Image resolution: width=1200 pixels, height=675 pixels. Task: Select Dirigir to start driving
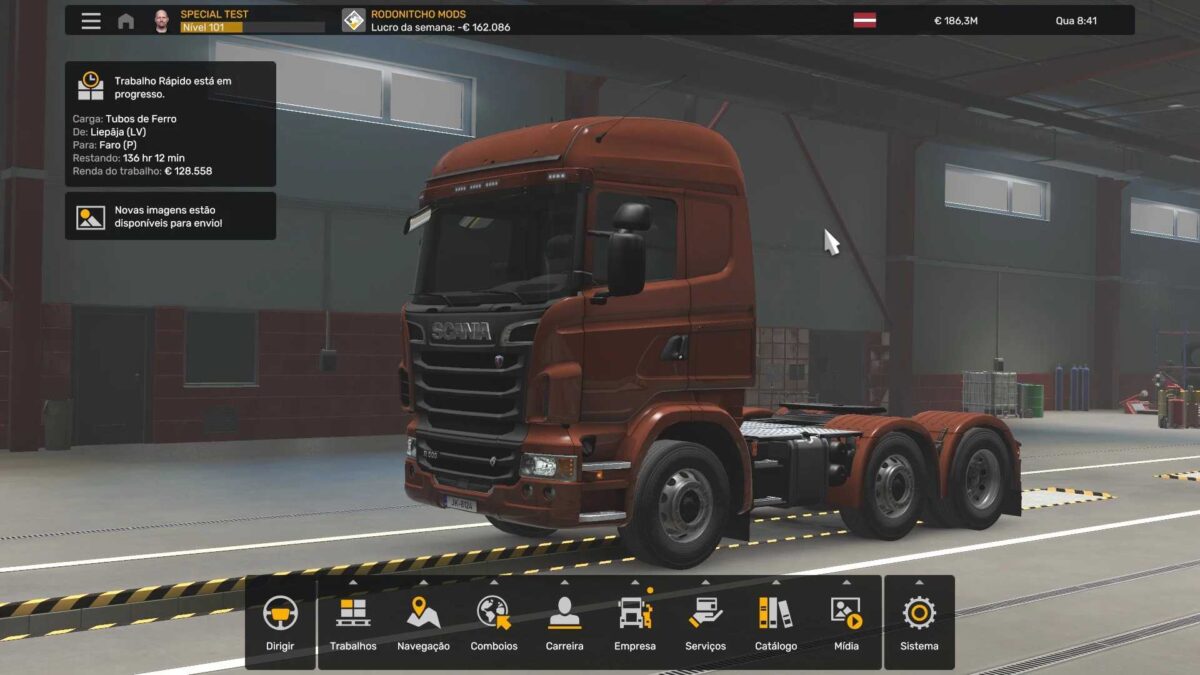click(x=280, y=622)
